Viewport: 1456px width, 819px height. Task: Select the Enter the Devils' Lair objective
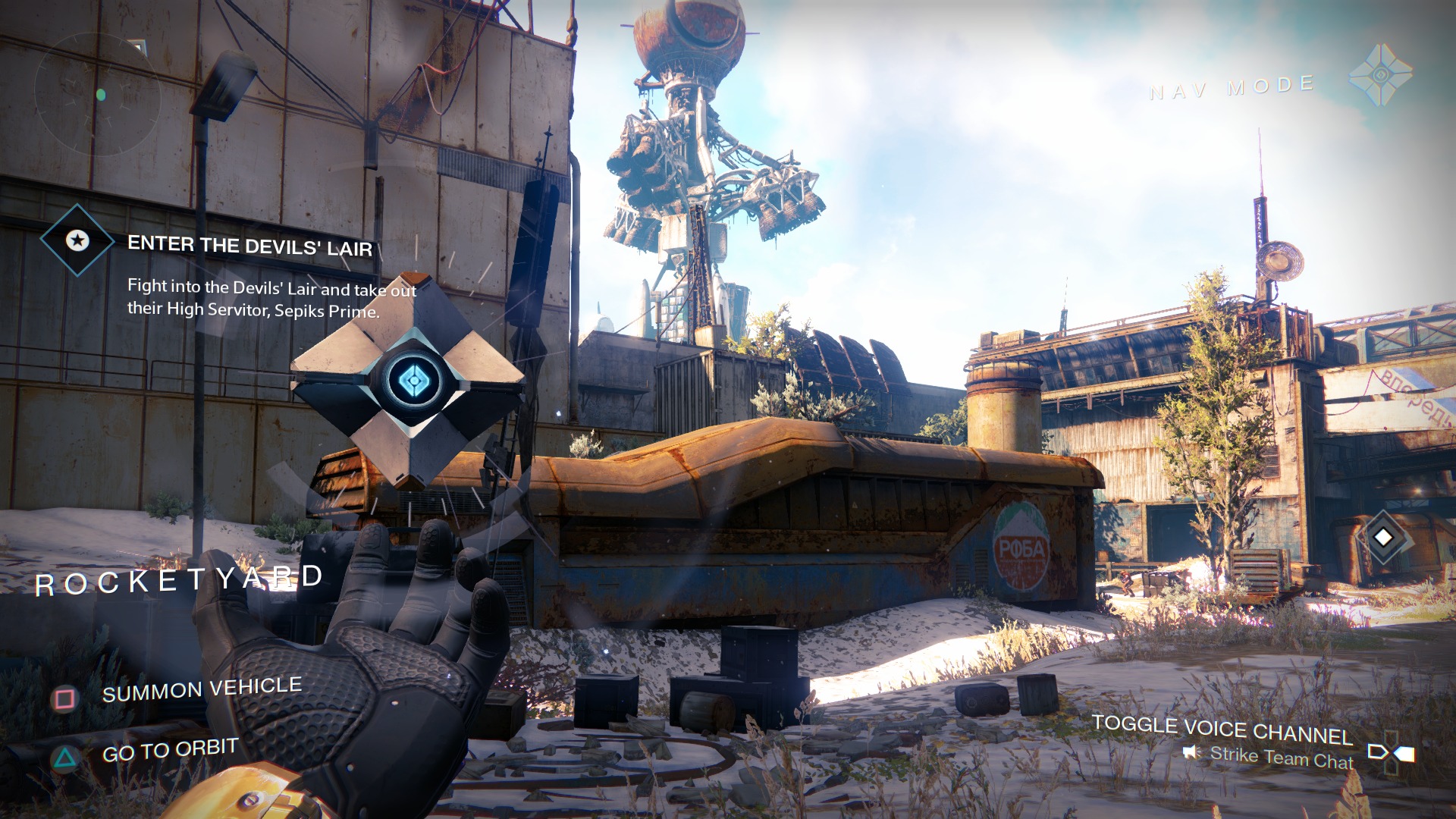pyautogui.click(x=249, y=246)
